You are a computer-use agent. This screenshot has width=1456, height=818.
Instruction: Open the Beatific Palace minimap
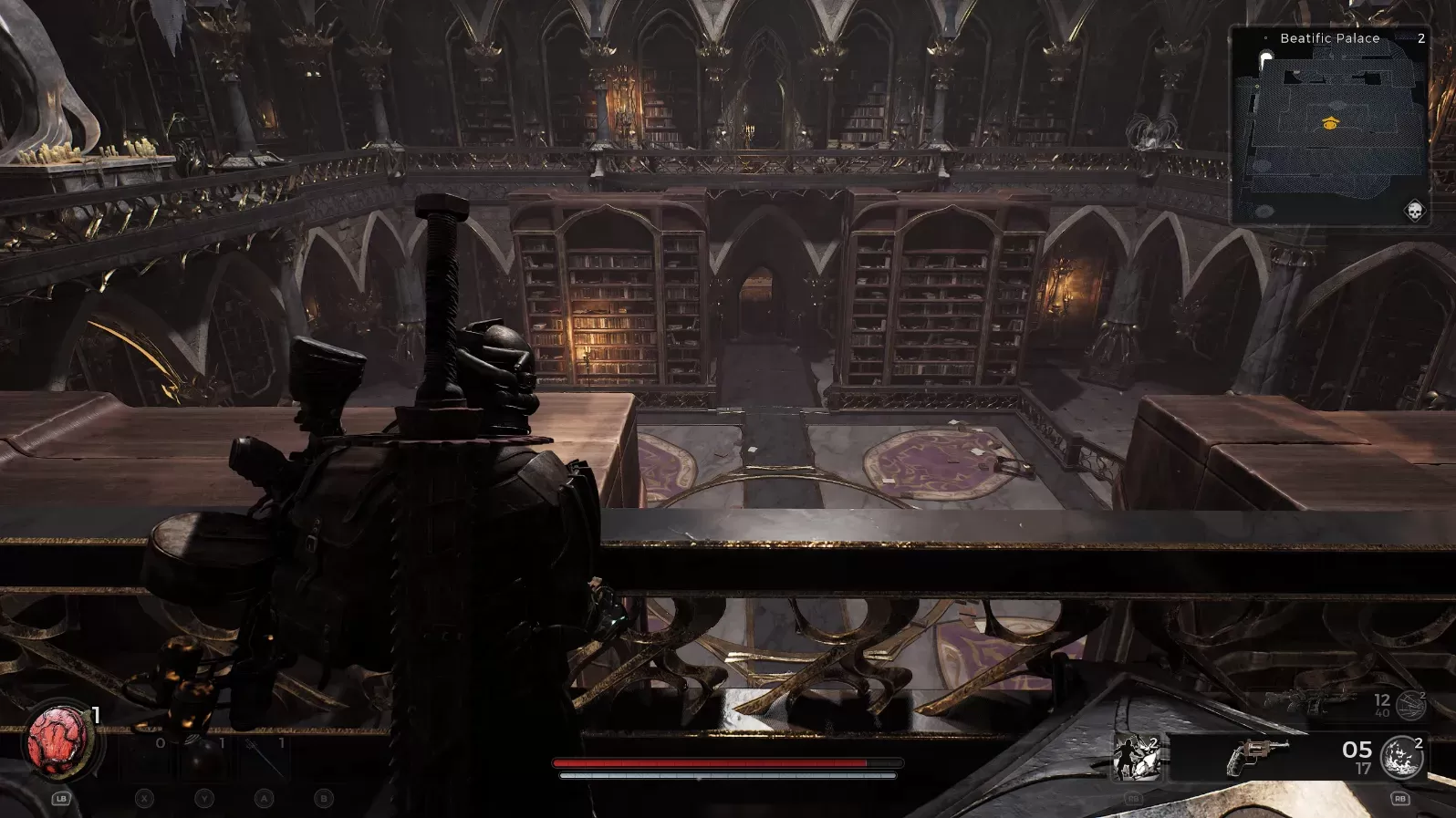pyautogui.click(x=1330, y=126)
